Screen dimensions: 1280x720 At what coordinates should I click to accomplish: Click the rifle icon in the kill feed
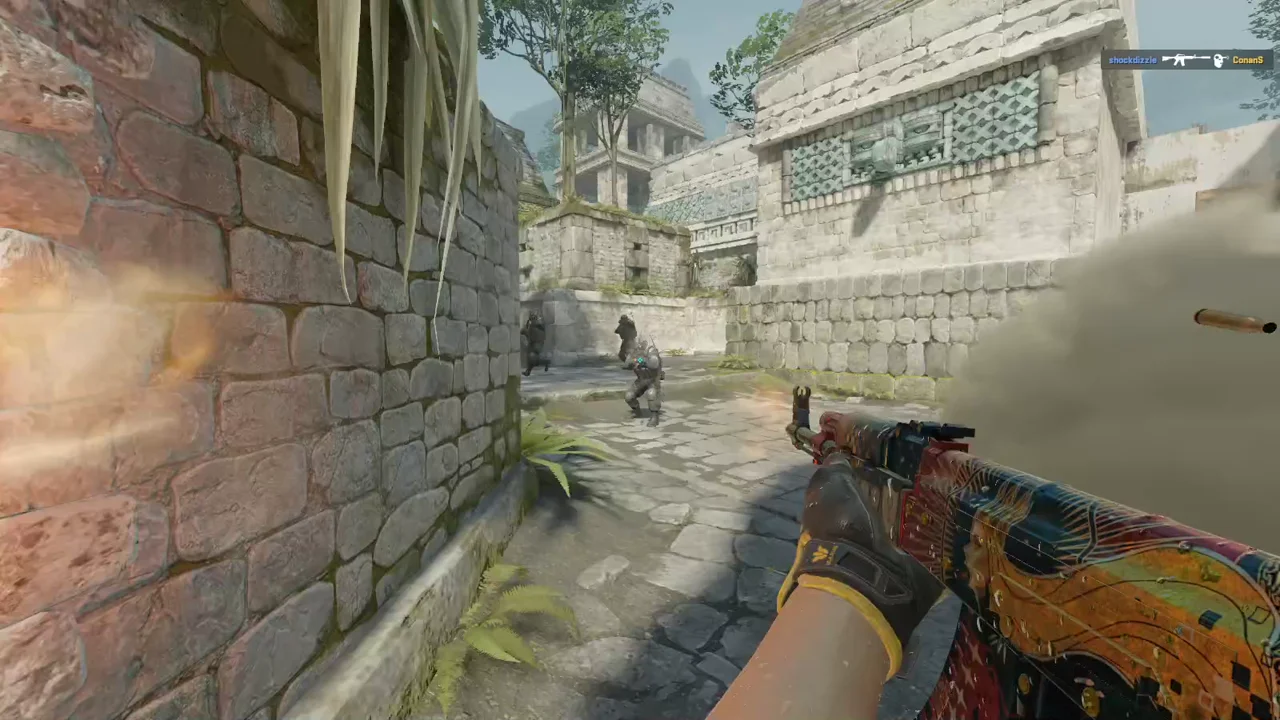[1186, 60]
